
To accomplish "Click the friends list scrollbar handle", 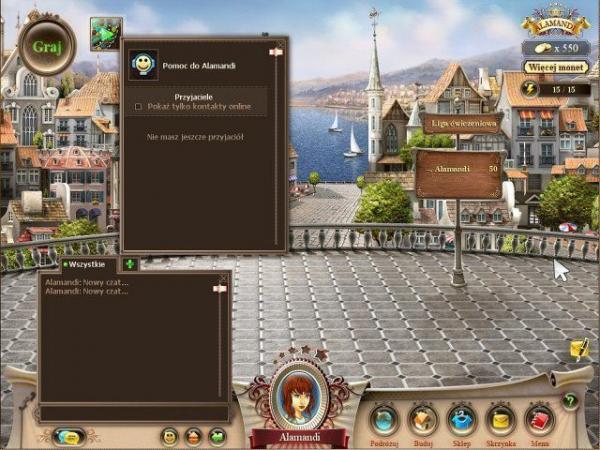I will (277, 52).
